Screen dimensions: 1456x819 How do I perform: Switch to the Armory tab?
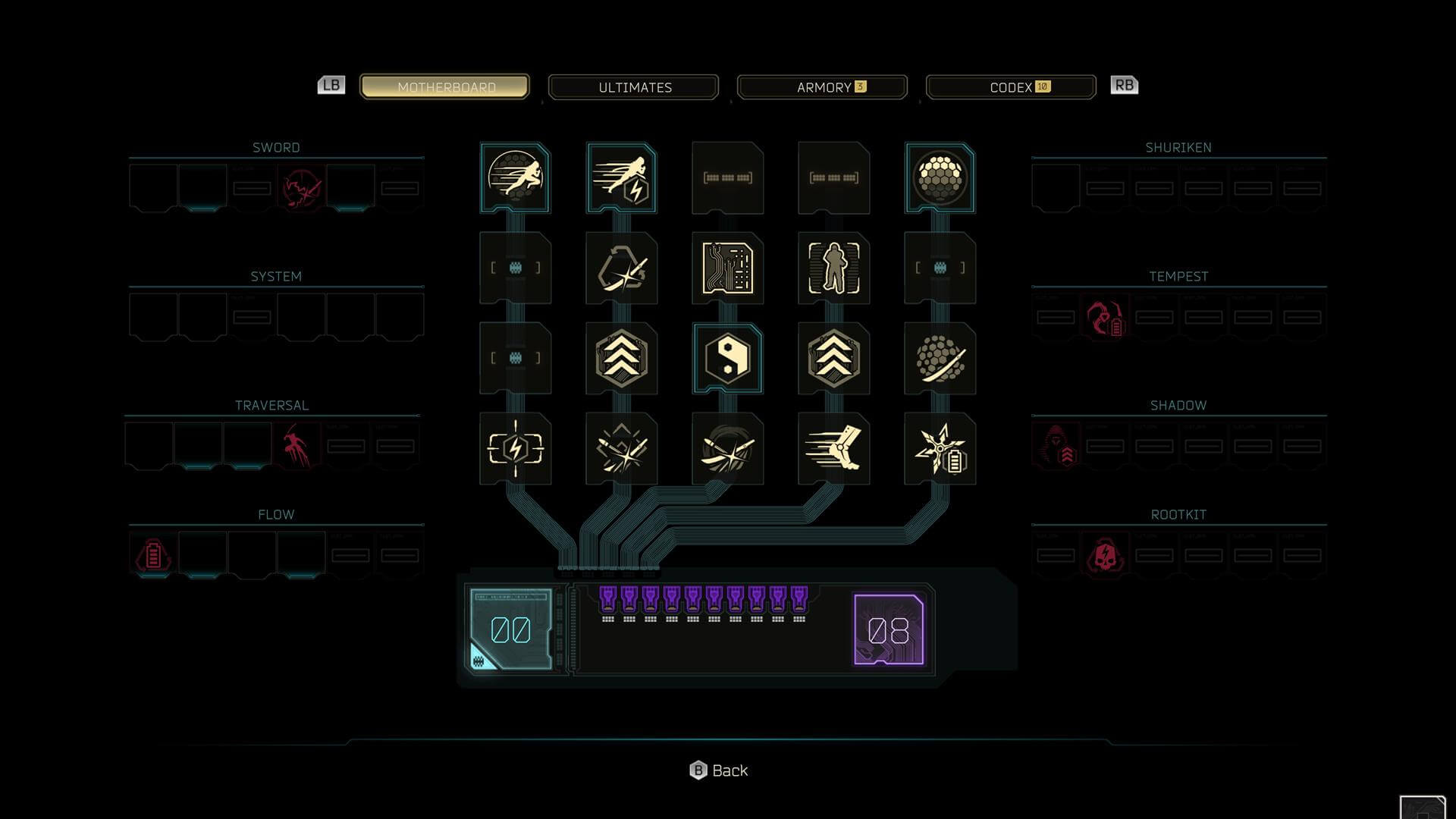(x=823, y=87)
